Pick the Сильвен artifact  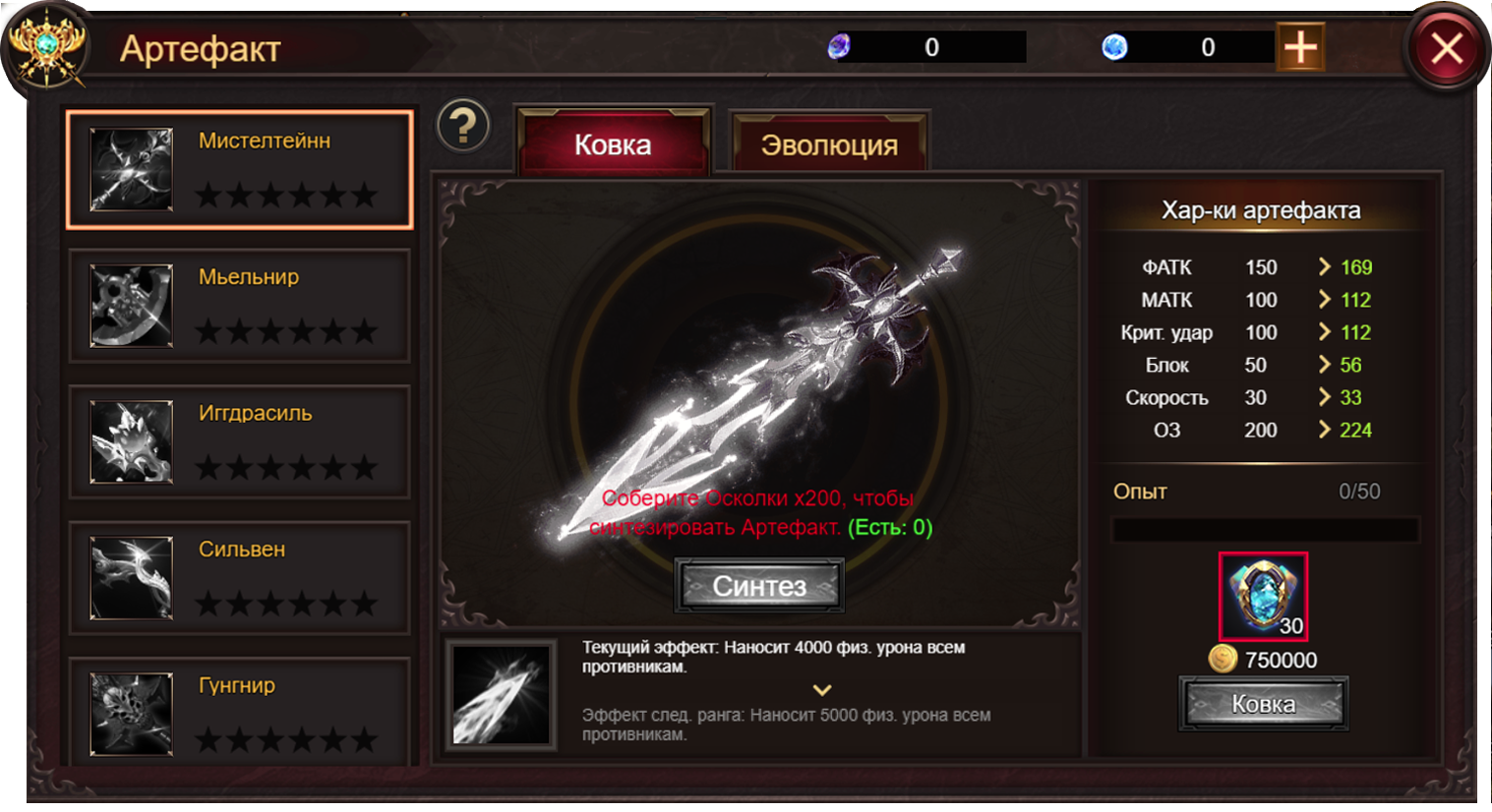coord(239,578)
